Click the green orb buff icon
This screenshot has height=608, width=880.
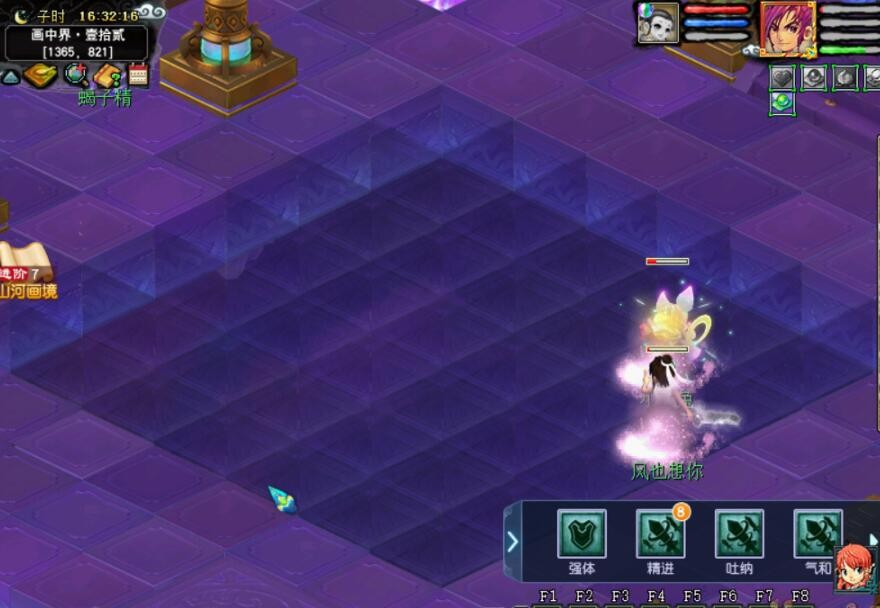[x=782, y=102]
